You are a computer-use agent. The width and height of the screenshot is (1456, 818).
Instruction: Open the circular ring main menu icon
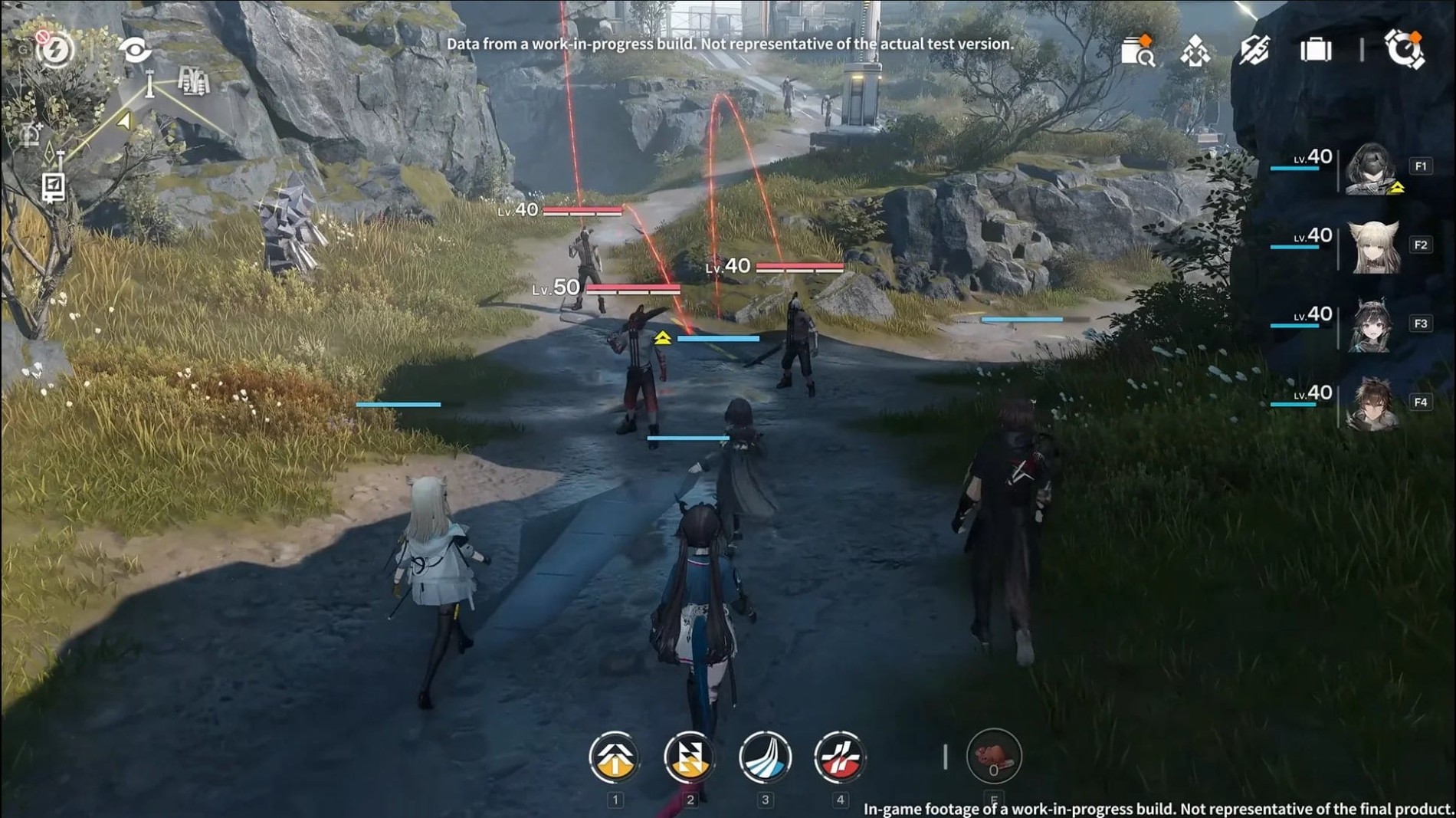tap(1404, 50)
